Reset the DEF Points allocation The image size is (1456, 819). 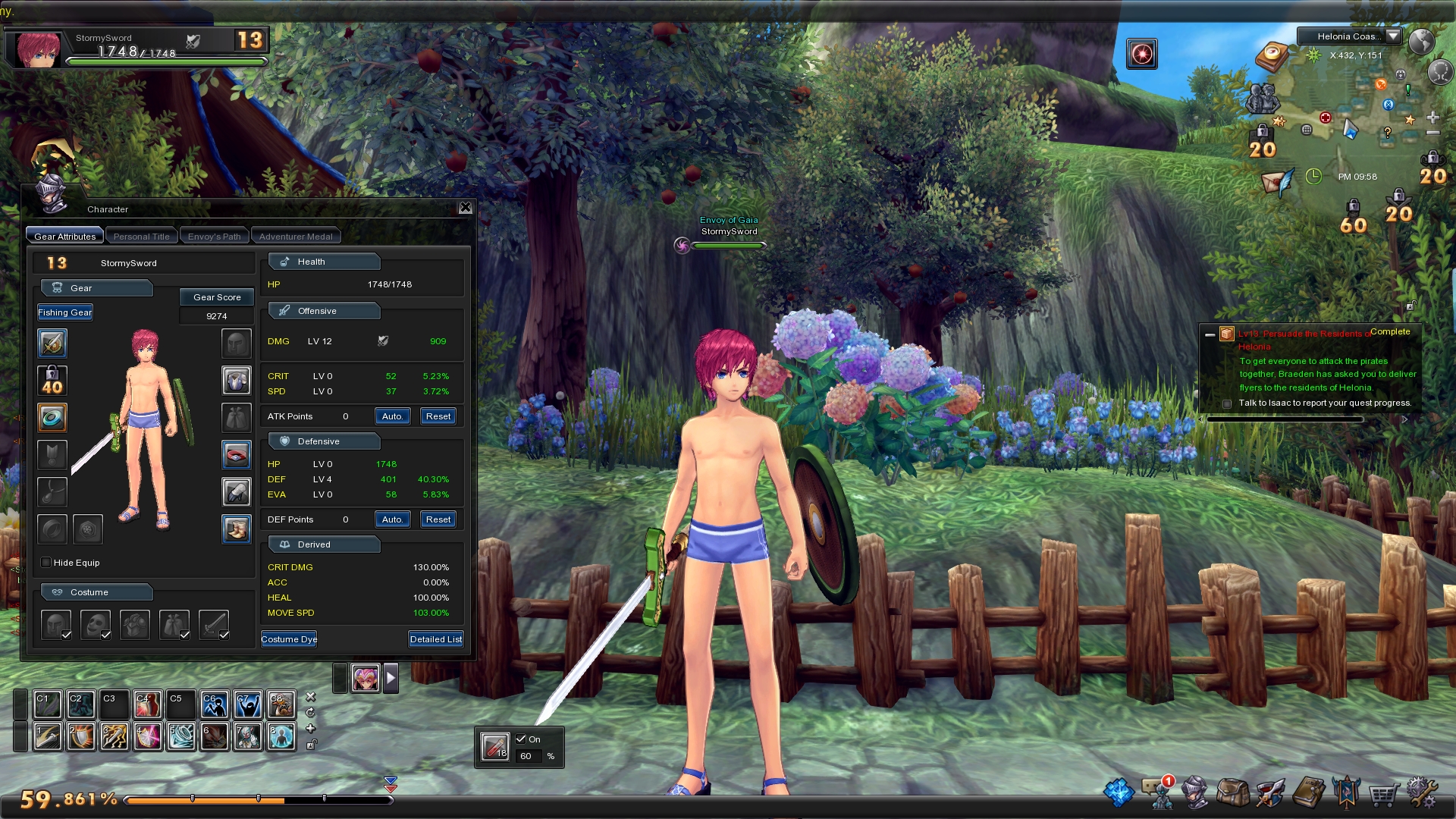click(x=438, y=519)
